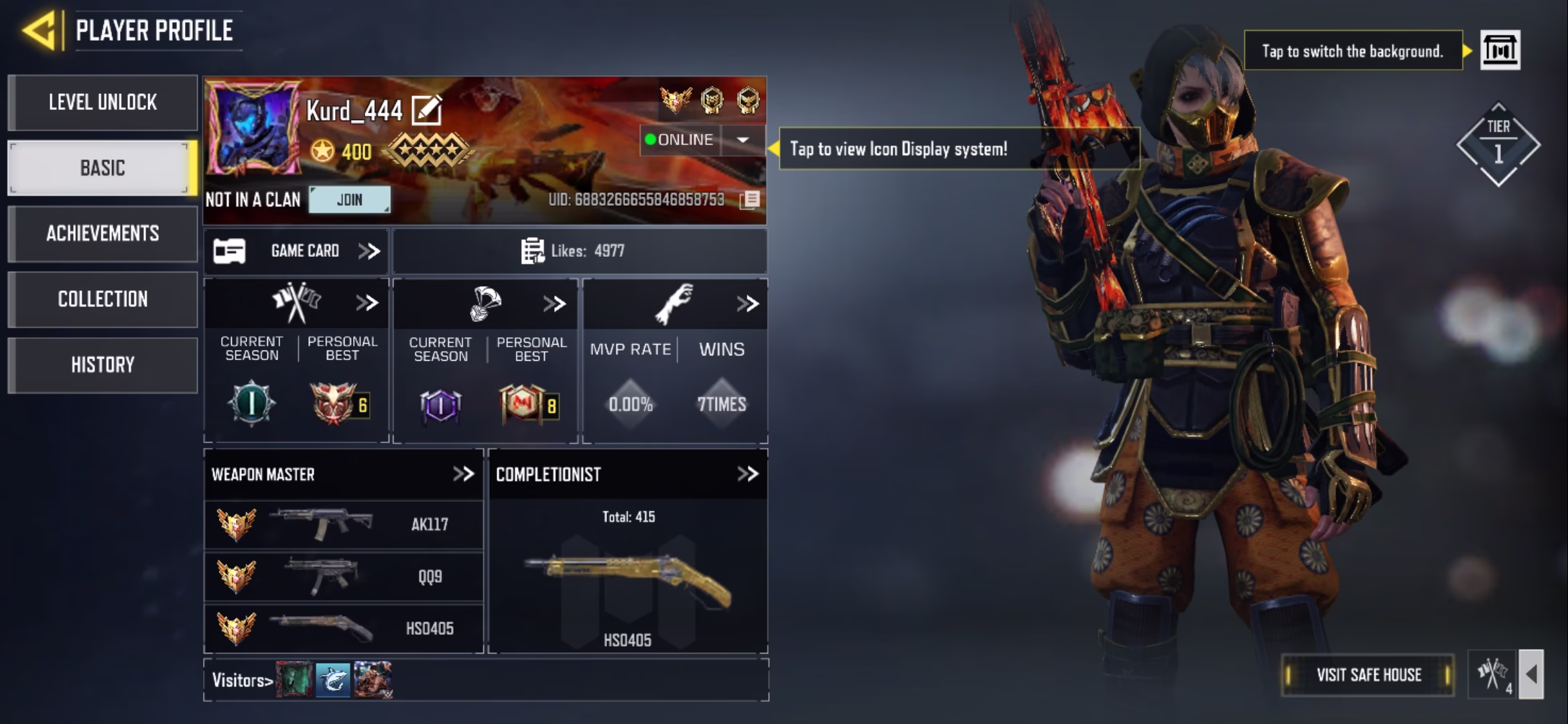Open the player avatar frame
The image size is (1568, 724).
click(253, 128)
